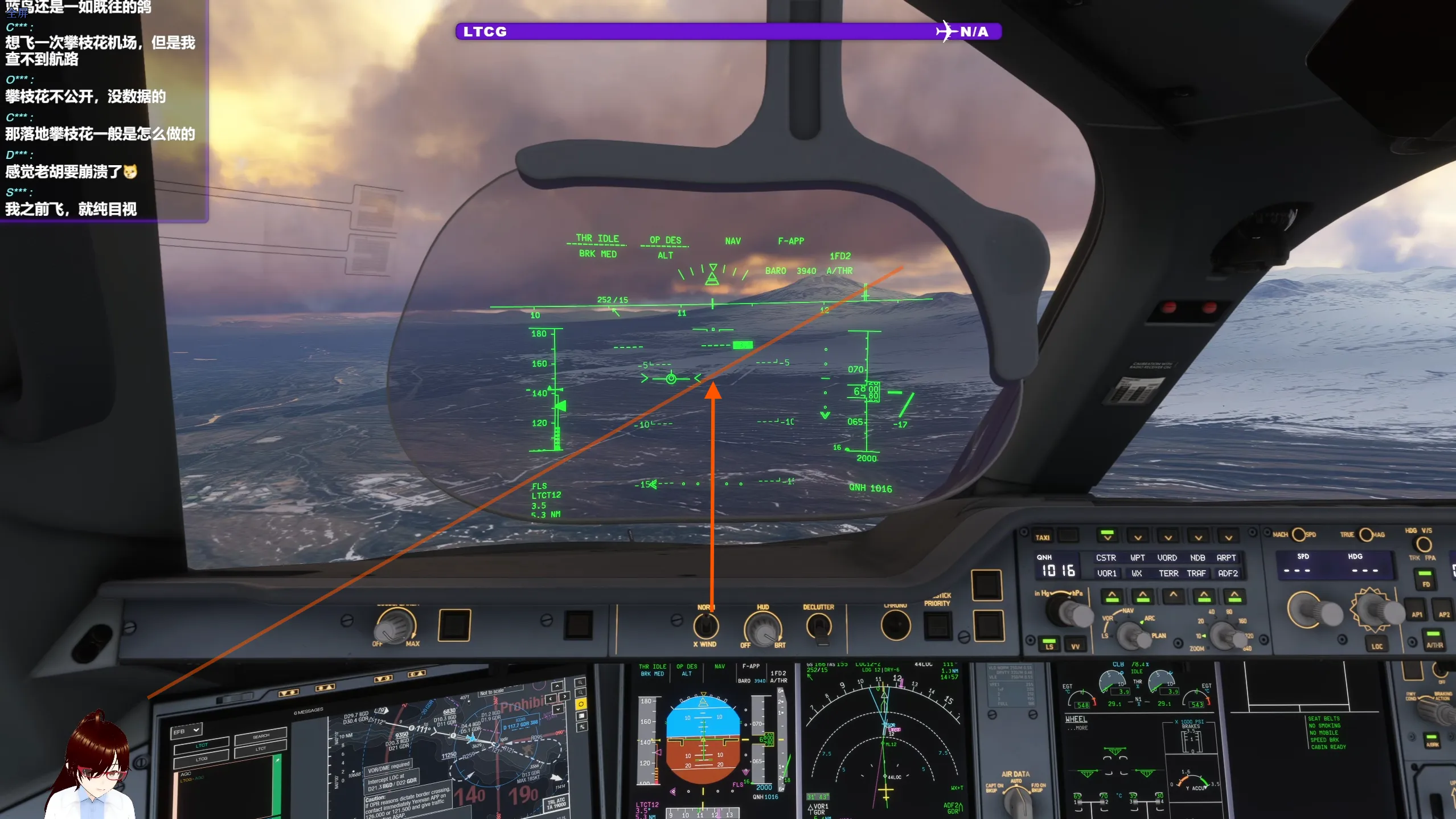Viewport: 1456px width, 819px height.
Task: Select the LTCG airport button on the EFB
Action: coord(202,759)
